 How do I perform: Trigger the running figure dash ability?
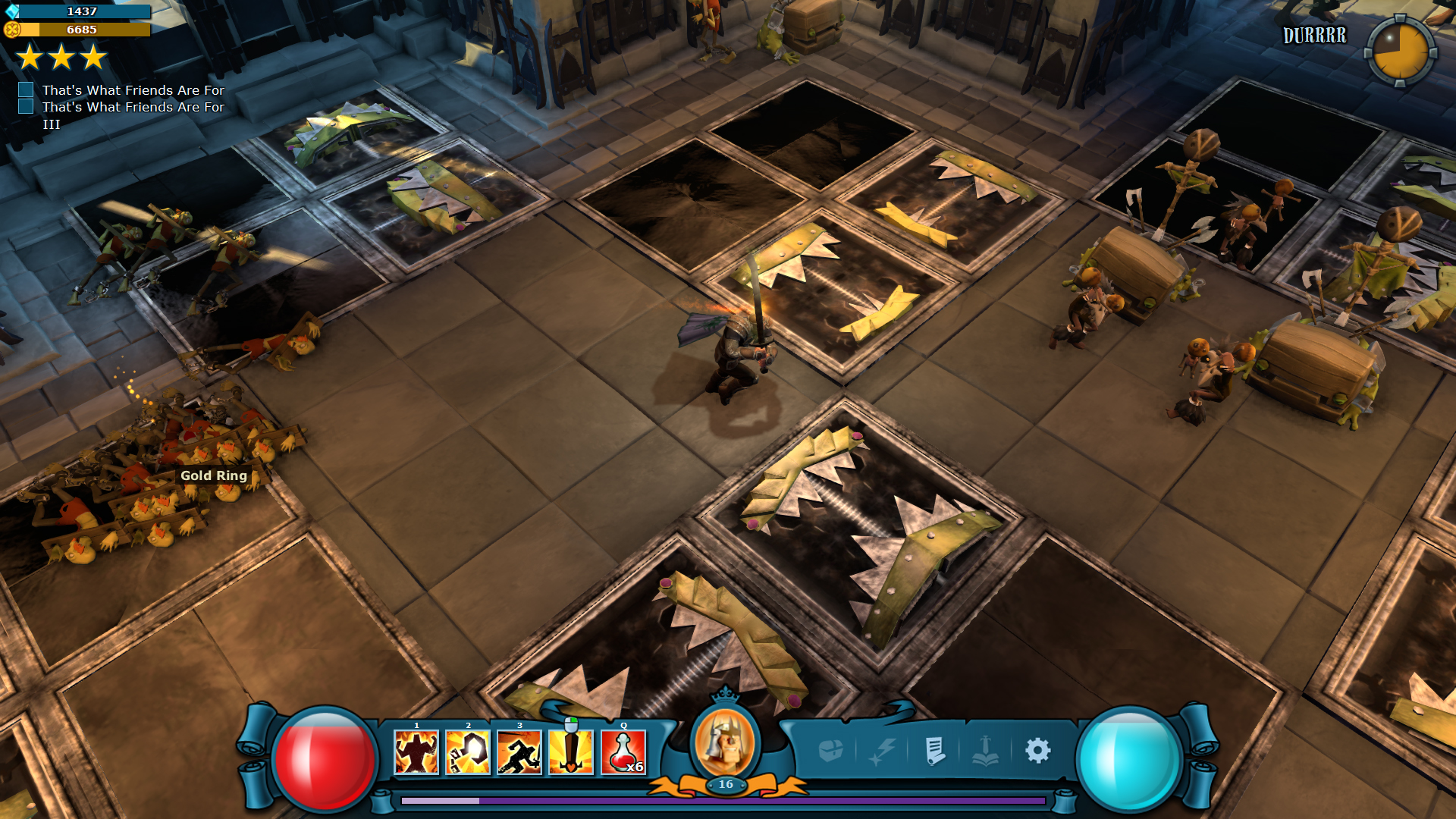[x=519, y=752]
